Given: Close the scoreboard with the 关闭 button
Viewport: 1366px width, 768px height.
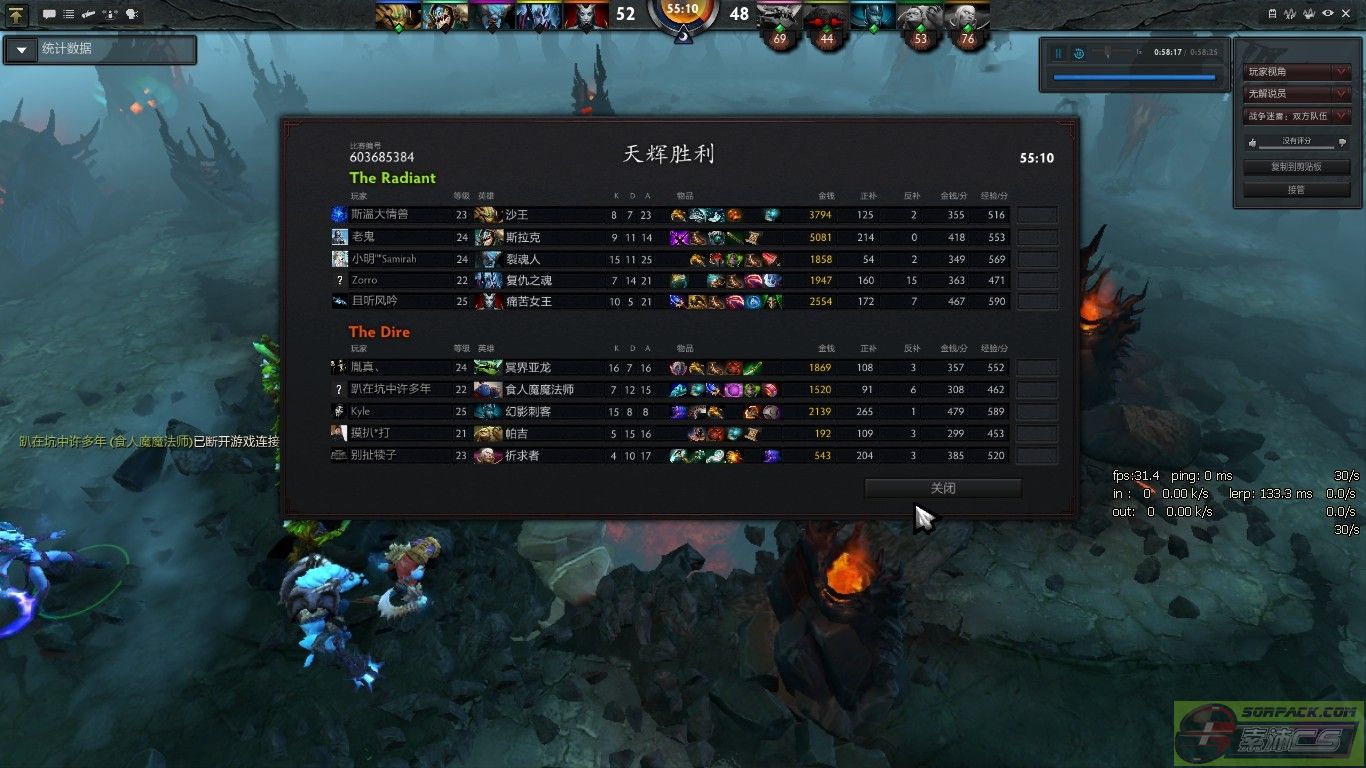Looking at the screenshot, I should pos(943,488).
